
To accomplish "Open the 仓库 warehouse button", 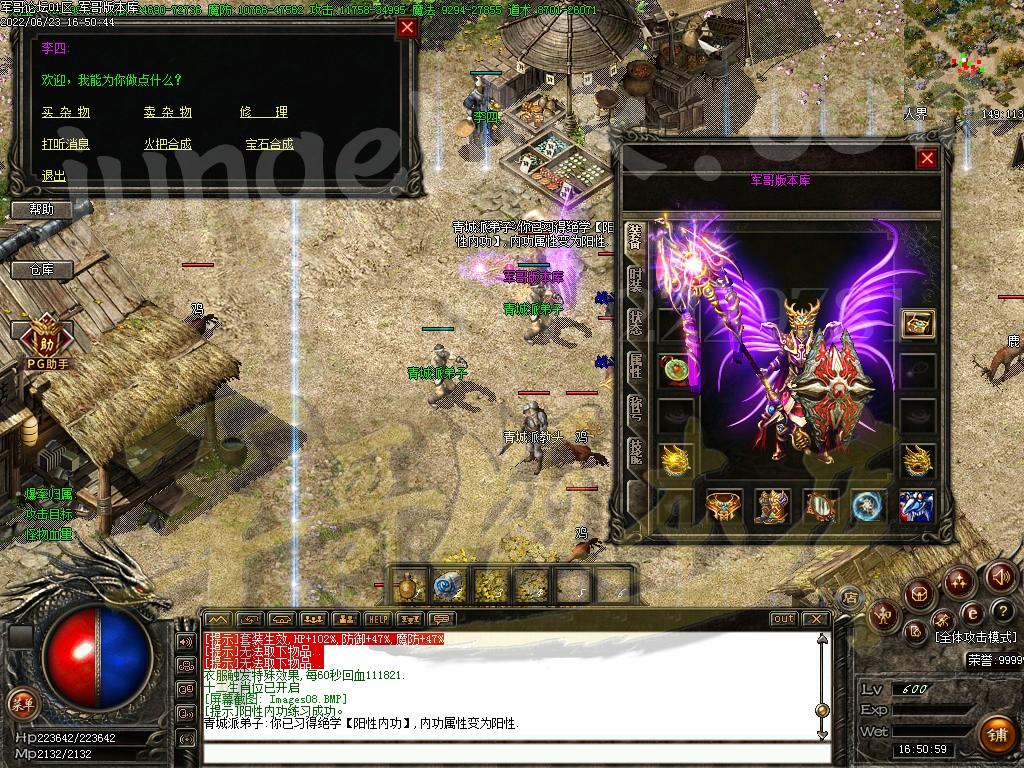I will click(41, 269).
